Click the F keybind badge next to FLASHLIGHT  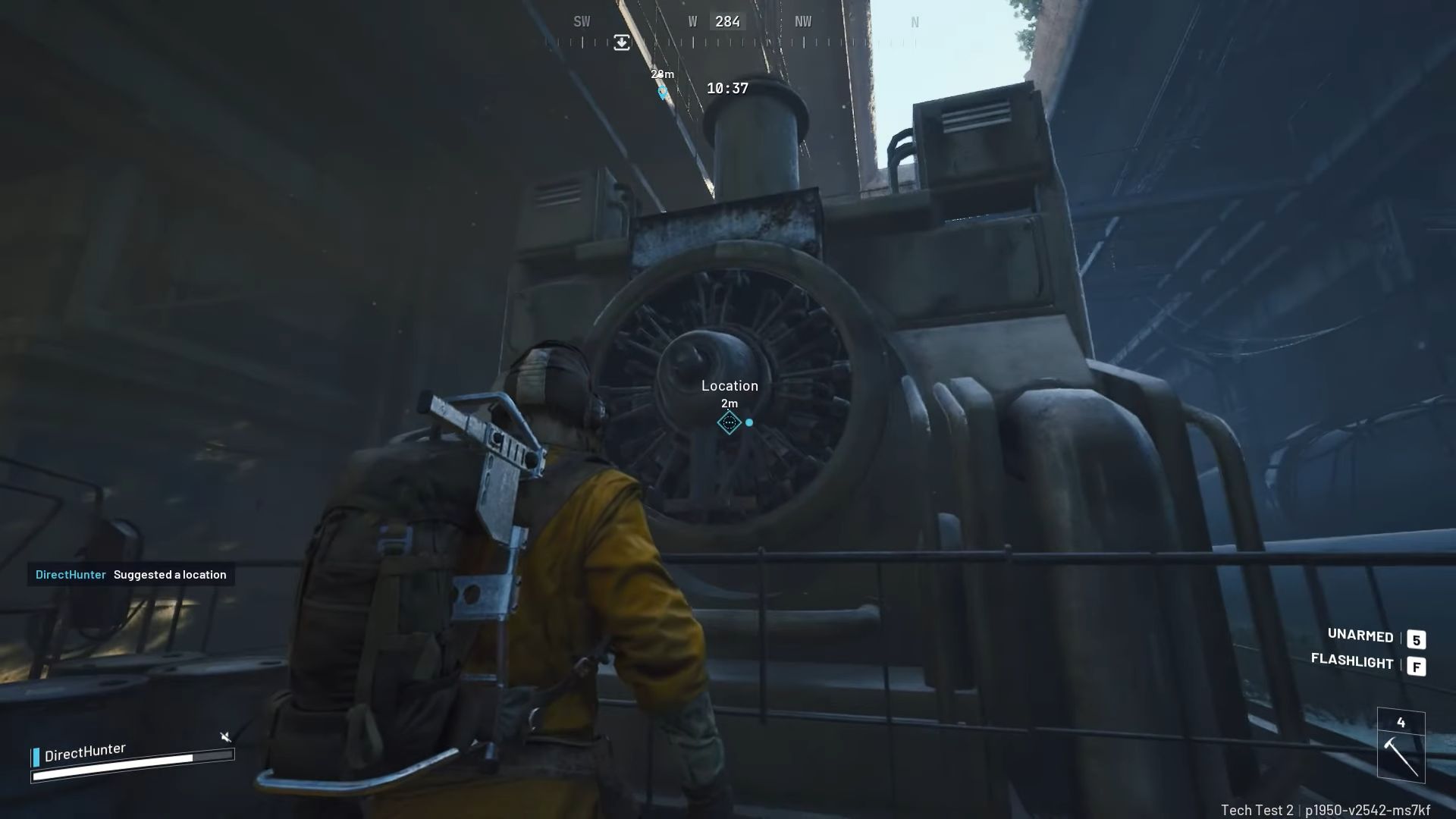click(x=1417, y=666)
